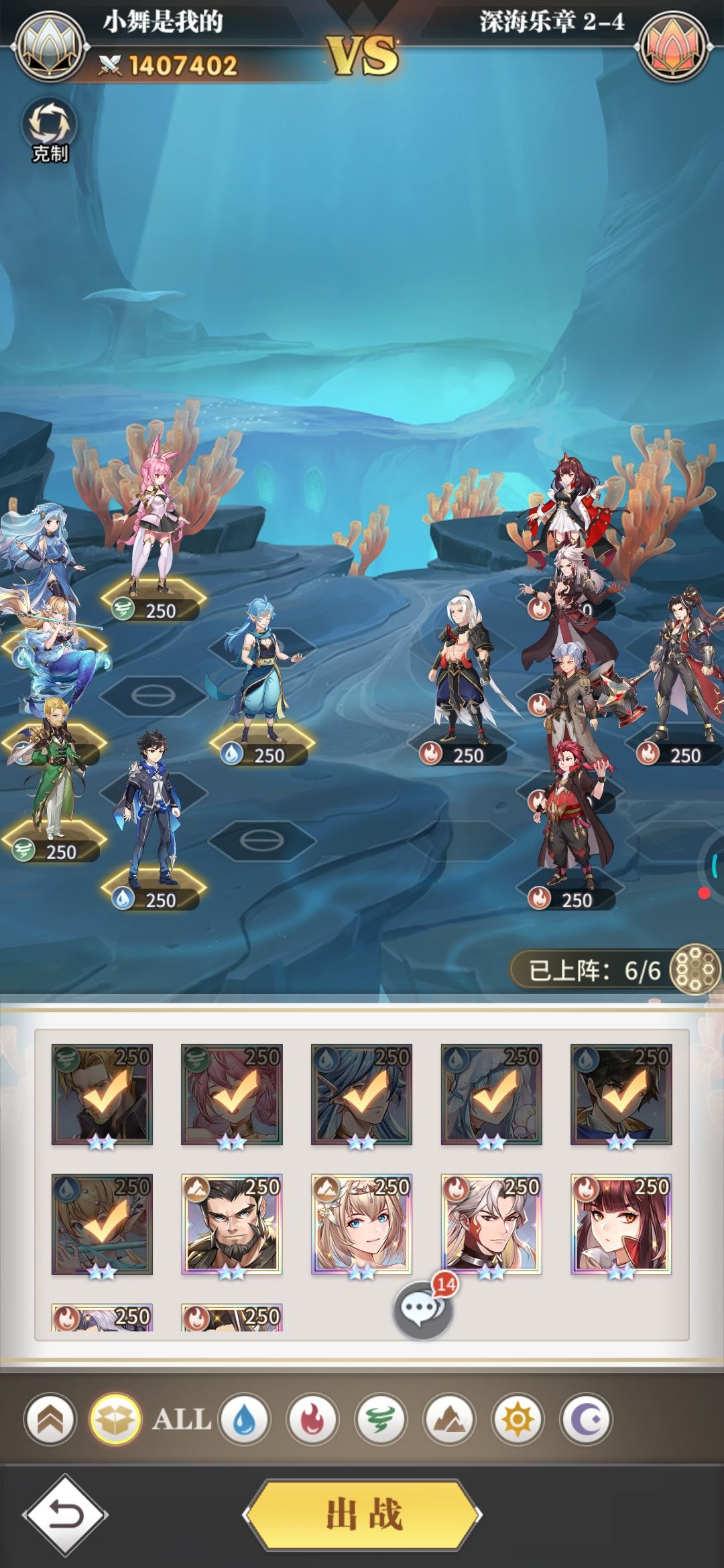Go back with the return arrow button
The width and height of the screenshot is (724, 1568).
pos(65,1514)
